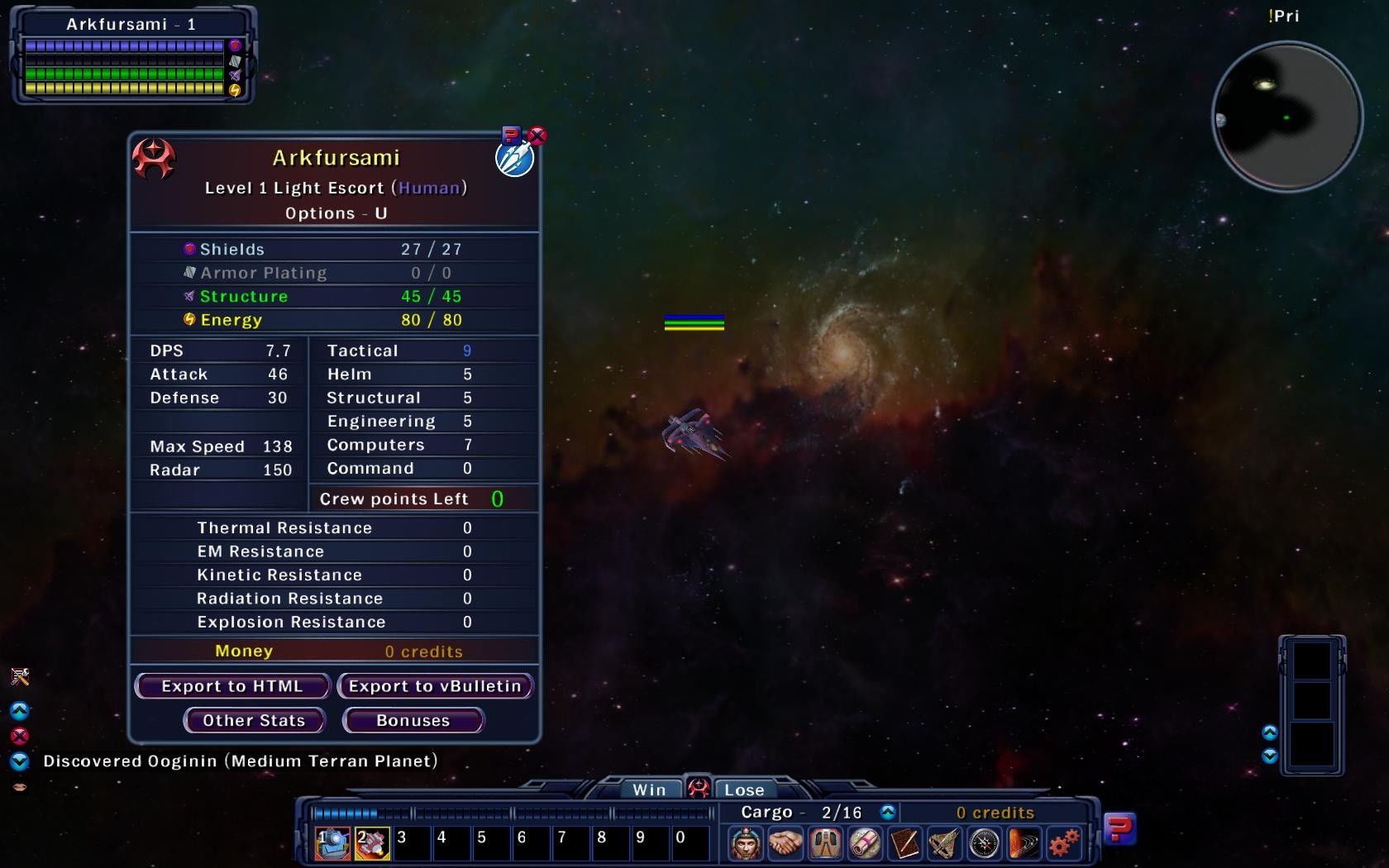The width and height of the screenshot is (1389, 868).
Task: Open help for the ship stats panel
Action: coord(512,135)
